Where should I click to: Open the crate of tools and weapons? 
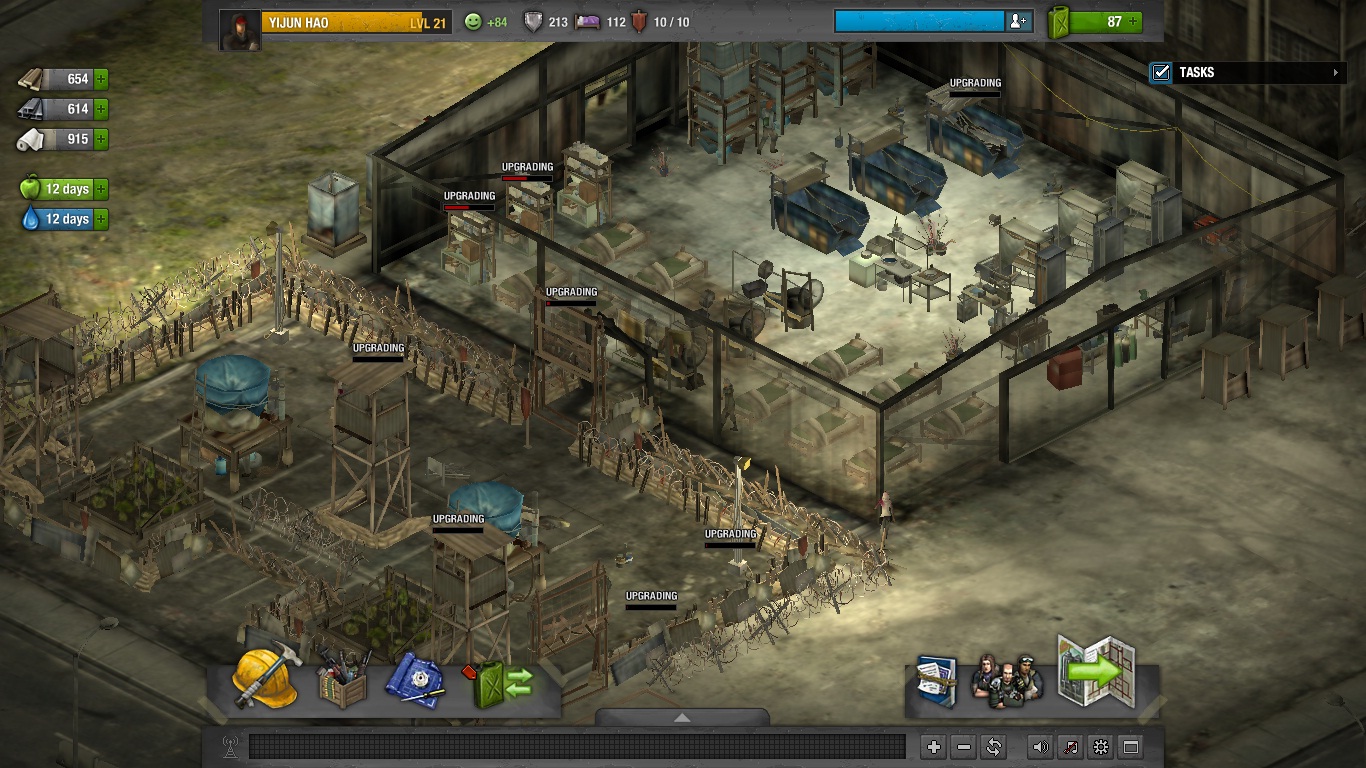(x=343, y=682)
